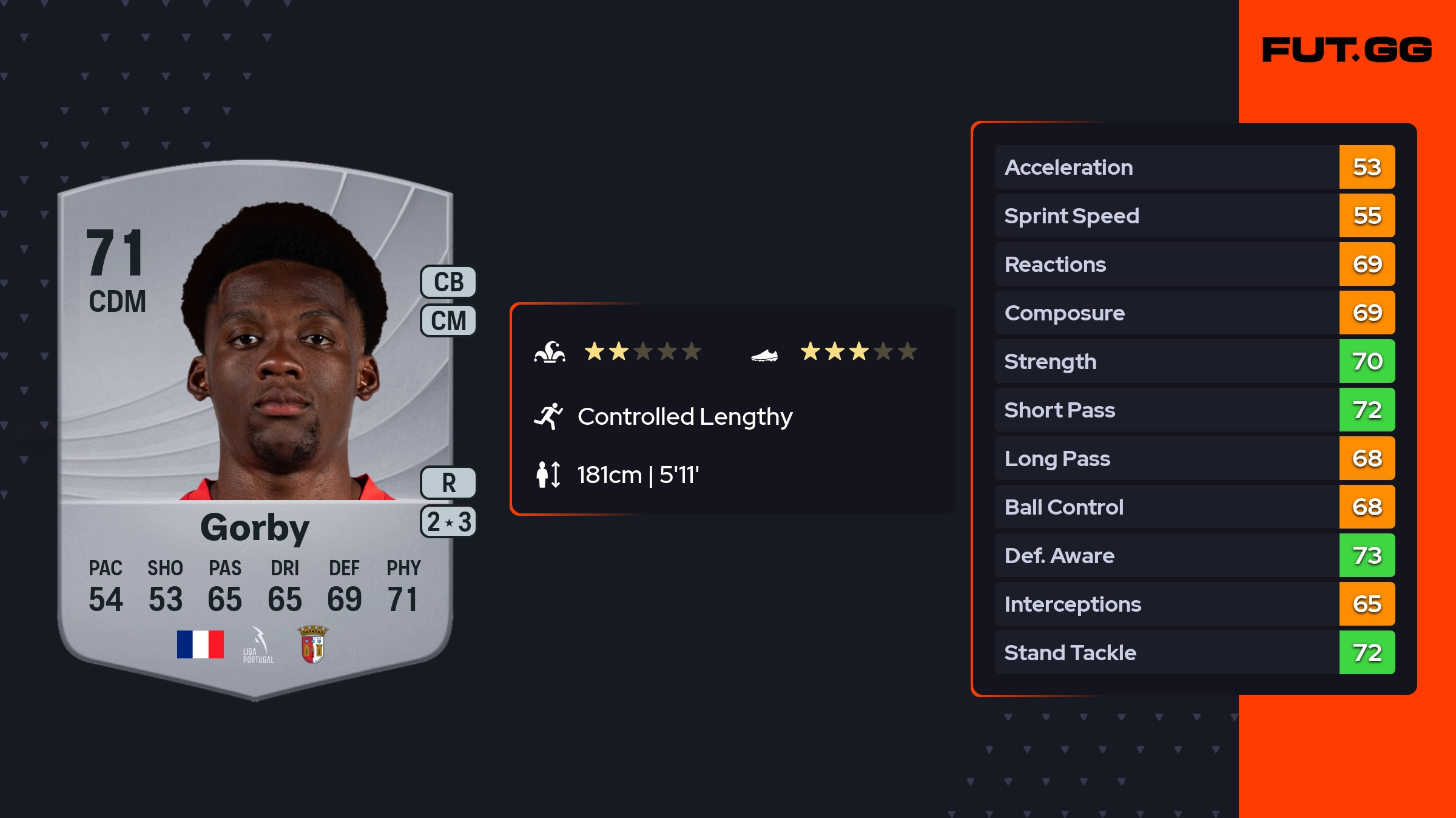This screenshot has height=818, width=1456.
Task: Select the Sprint Speed stat row
Action: click(1194, 215)
